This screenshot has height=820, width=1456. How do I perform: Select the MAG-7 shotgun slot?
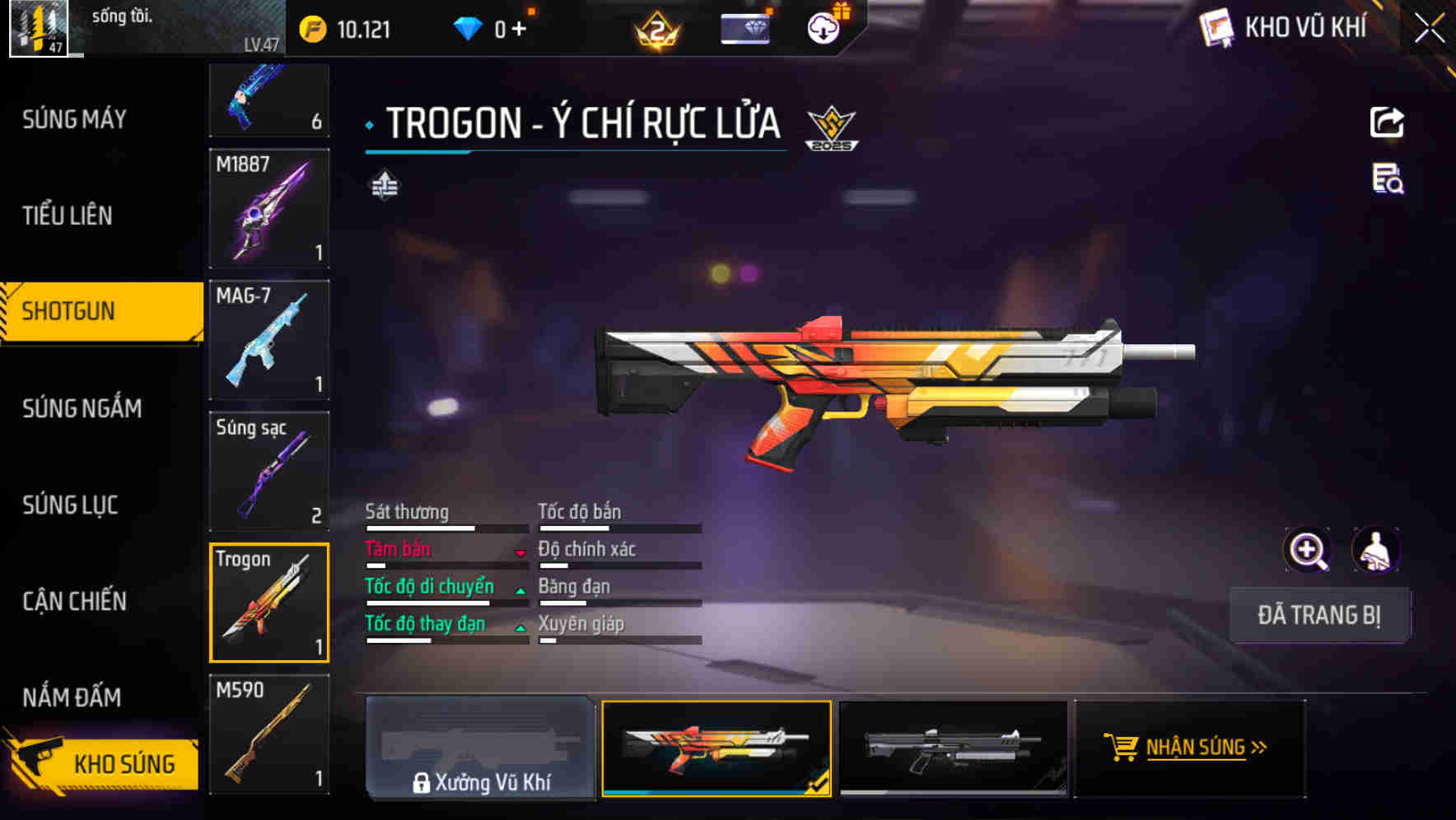[269, 339]
